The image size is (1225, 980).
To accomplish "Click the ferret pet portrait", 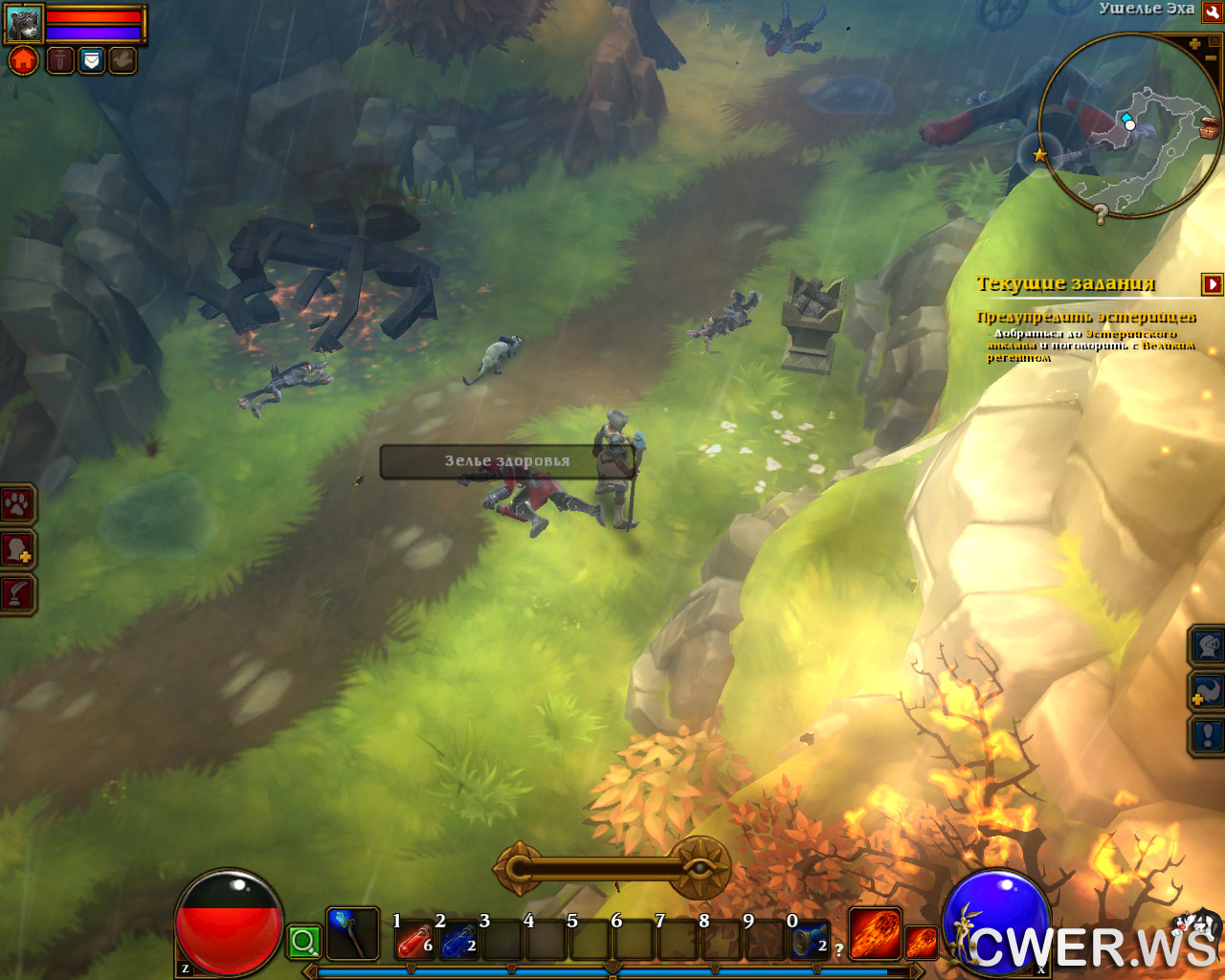I will point(24,24).
